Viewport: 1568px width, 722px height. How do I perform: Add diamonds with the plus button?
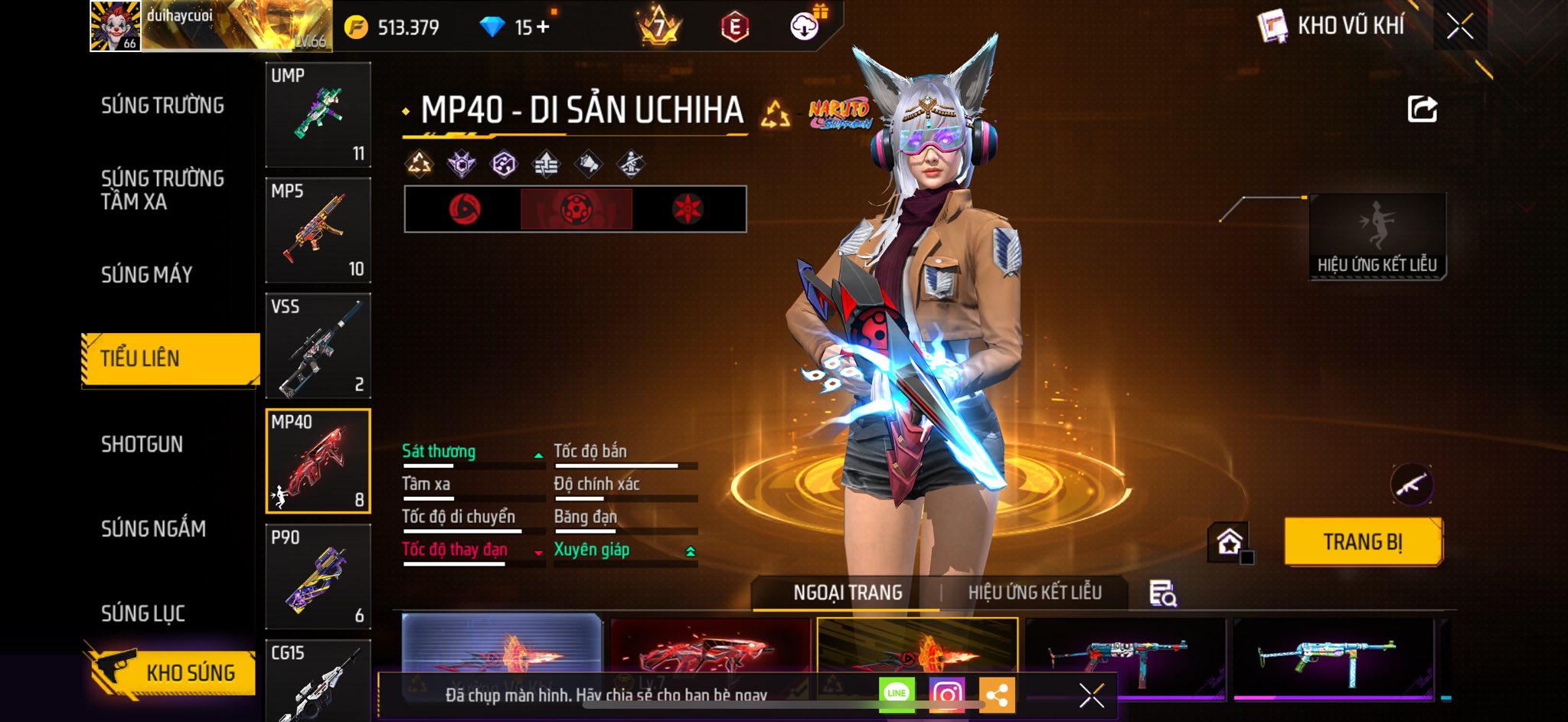543,28
